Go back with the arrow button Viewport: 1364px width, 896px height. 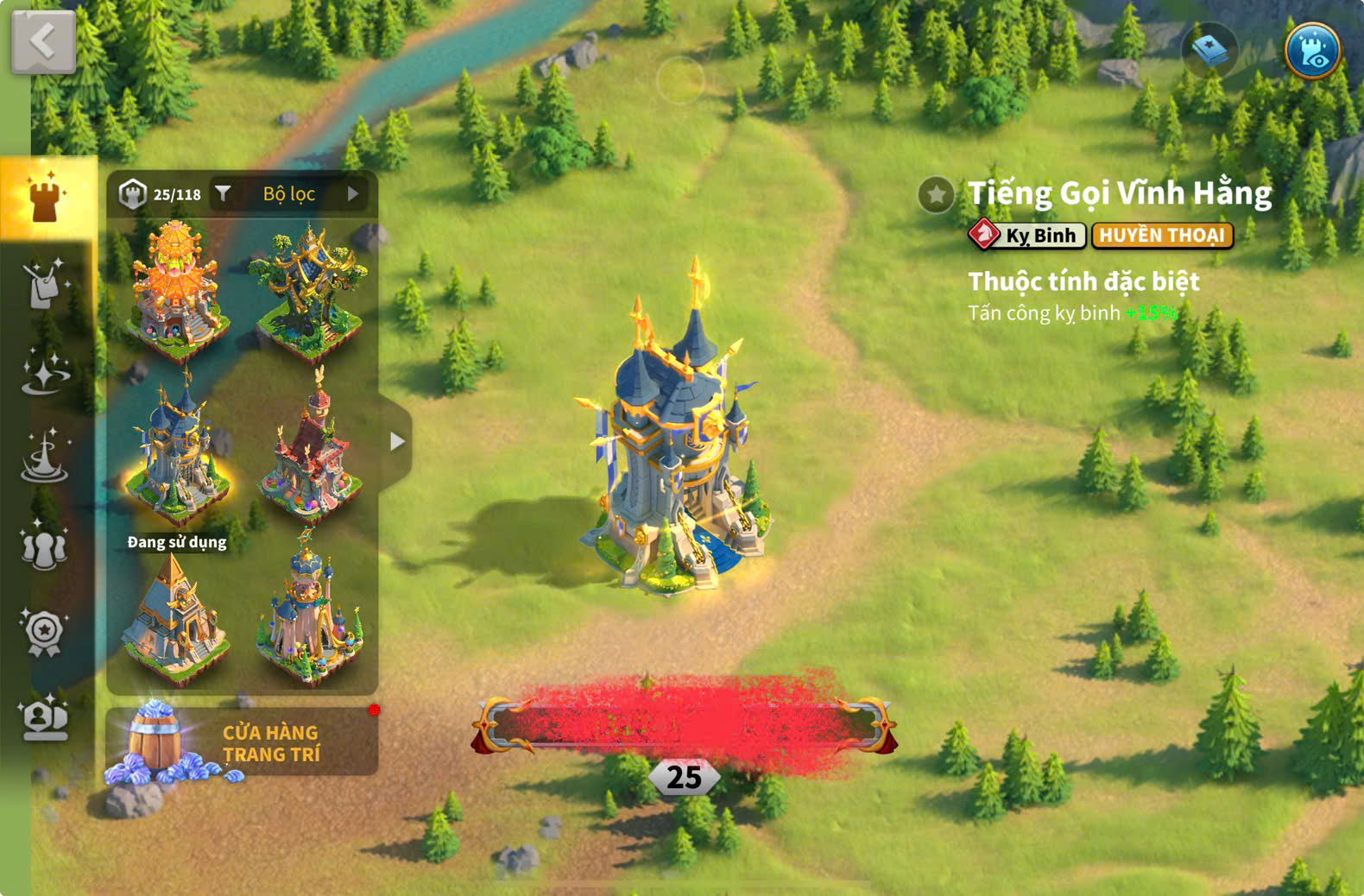43,41
